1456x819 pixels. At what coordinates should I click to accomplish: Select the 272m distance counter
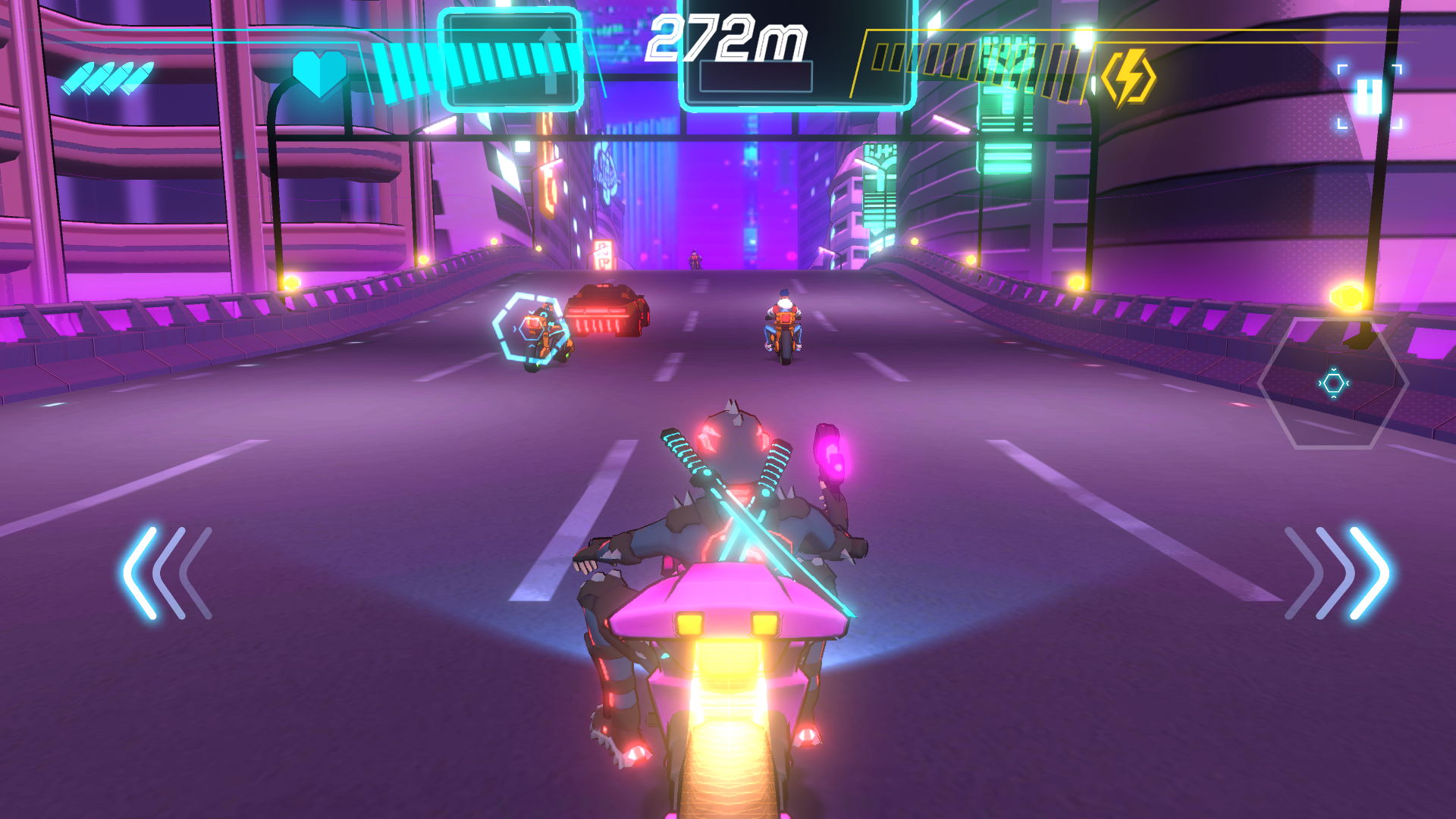click(x=728, y=38)
